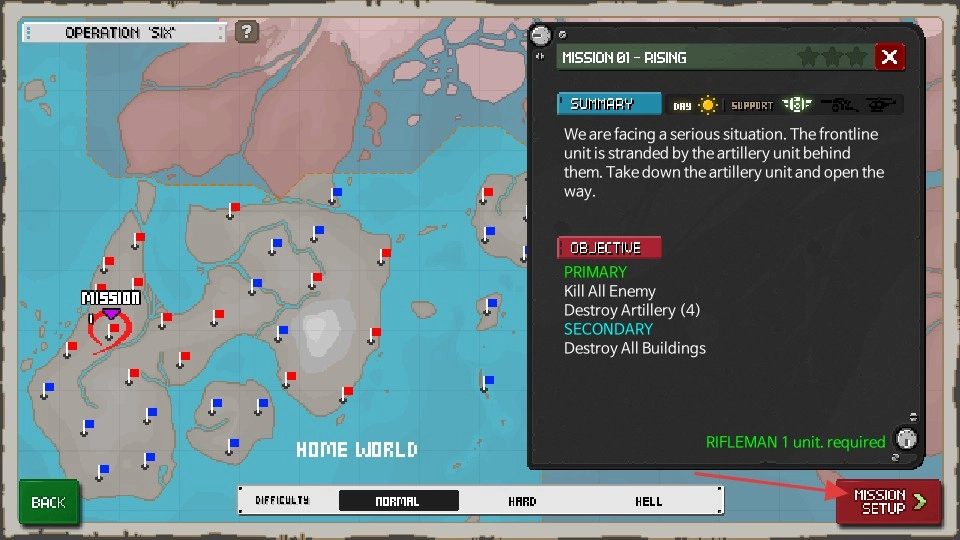Open Mission Setup
This screenshot has height=540, width=960.
(x=888, y=502)
